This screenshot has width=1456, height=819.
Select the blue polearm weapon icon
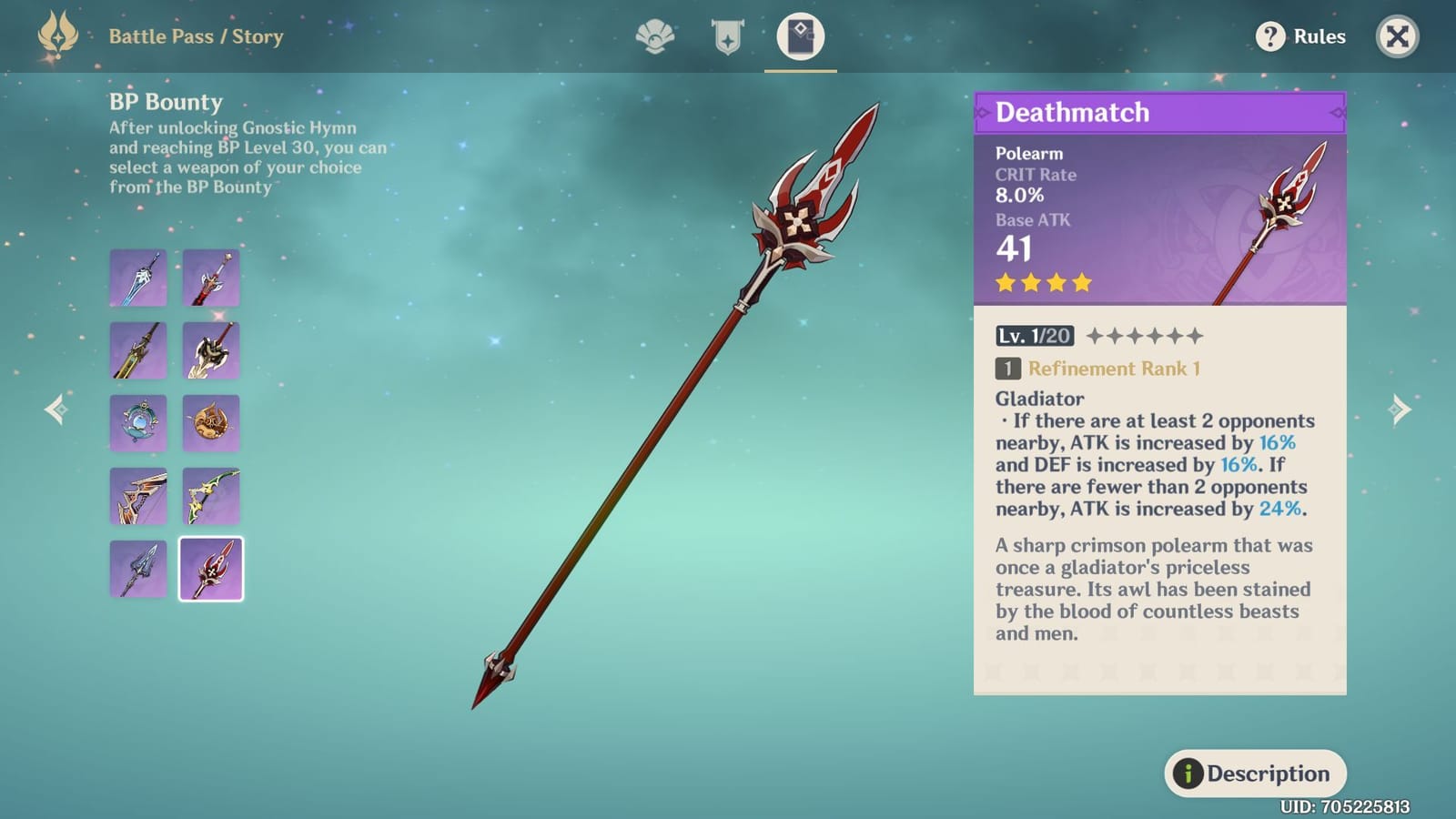click(x=138, y=567)
